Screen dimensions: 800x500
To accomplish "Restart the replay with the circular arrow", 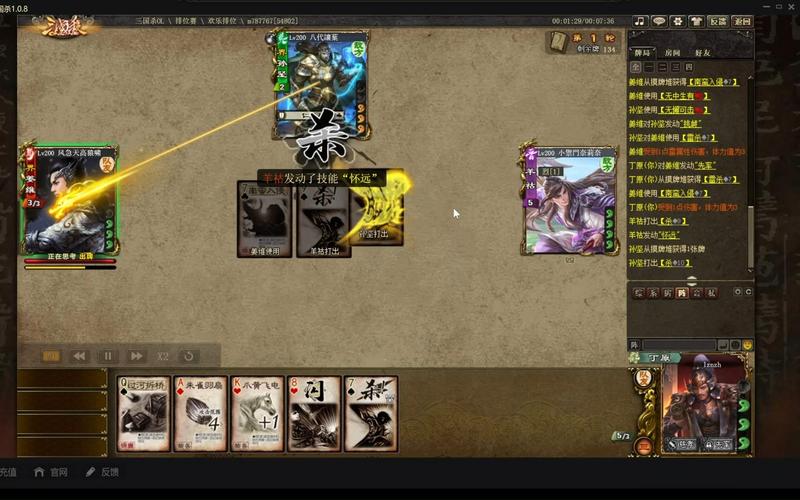I will 187,356.
